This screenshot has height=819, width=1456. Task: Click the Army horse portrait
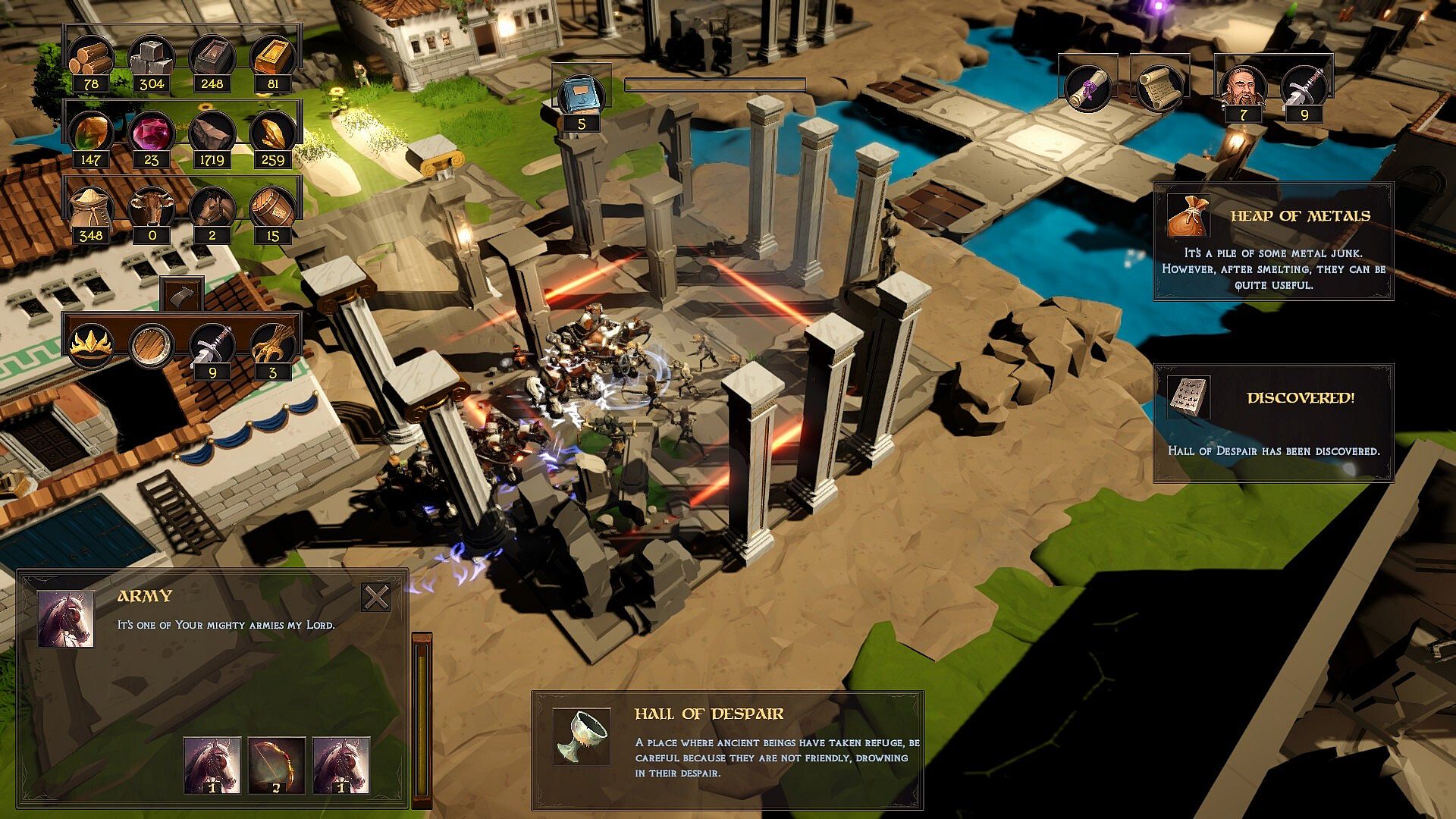(x=66, y=620)
